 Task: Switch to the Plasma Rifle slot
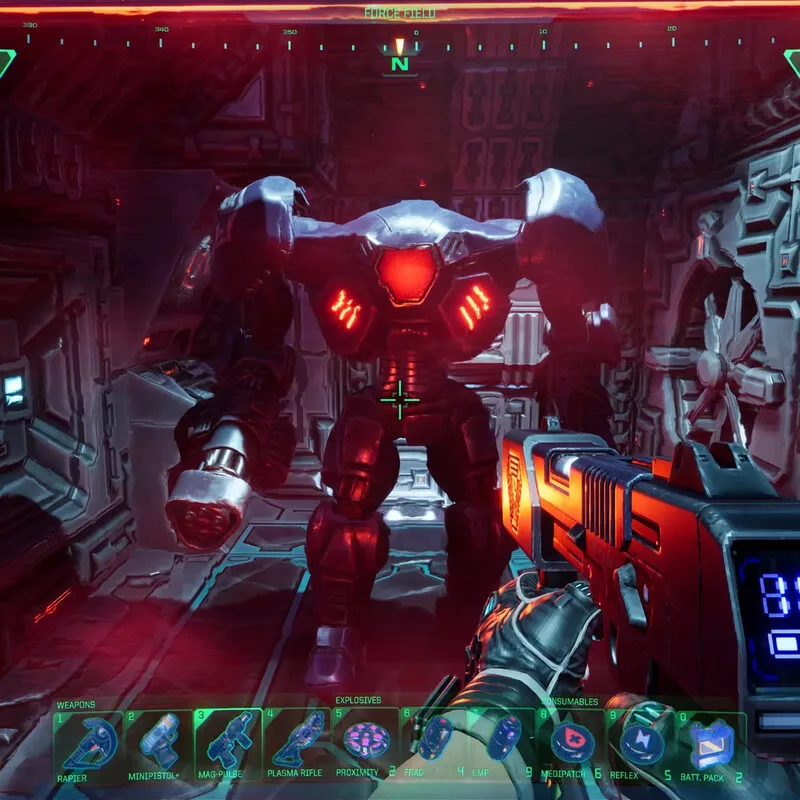298,745
